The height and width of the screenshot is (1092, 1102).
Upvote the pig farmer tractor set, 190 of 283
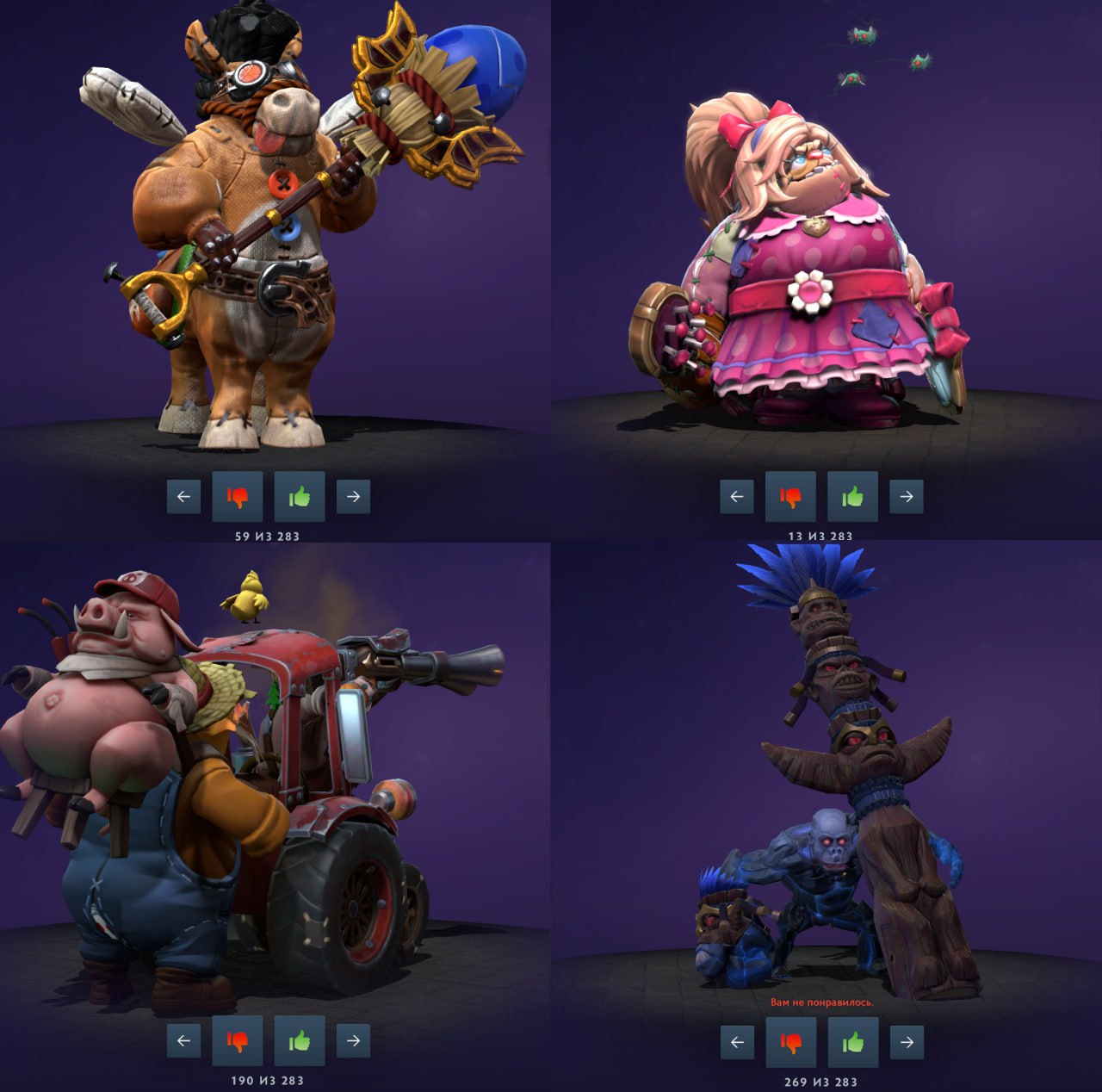(x=300, y=1040)
